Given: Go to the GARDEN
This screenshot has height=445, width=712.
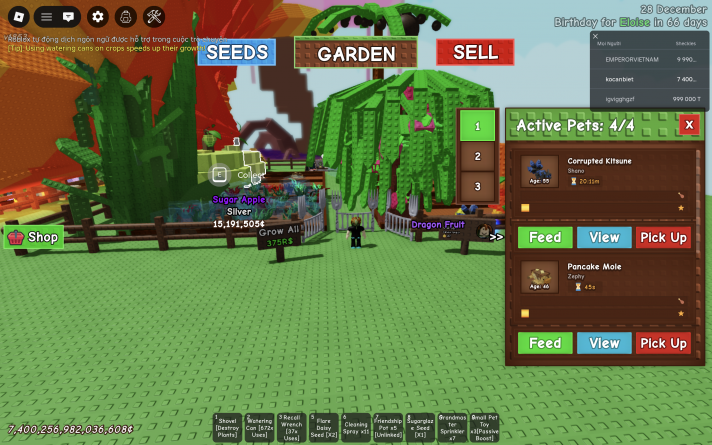Looking at the screenshot, I should 356,54.
